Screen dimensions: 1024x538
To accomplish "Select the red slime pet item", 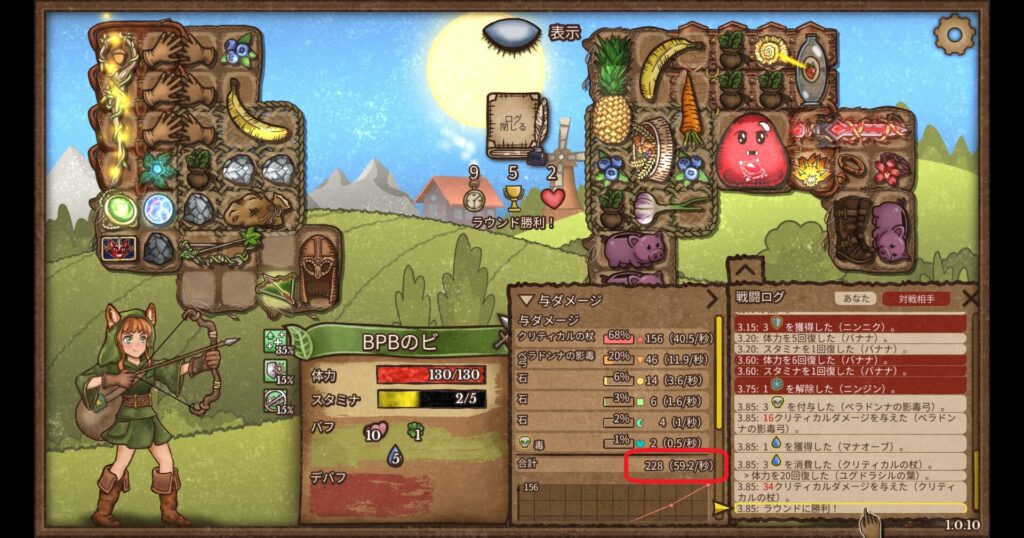I will (x=752, y=150).
